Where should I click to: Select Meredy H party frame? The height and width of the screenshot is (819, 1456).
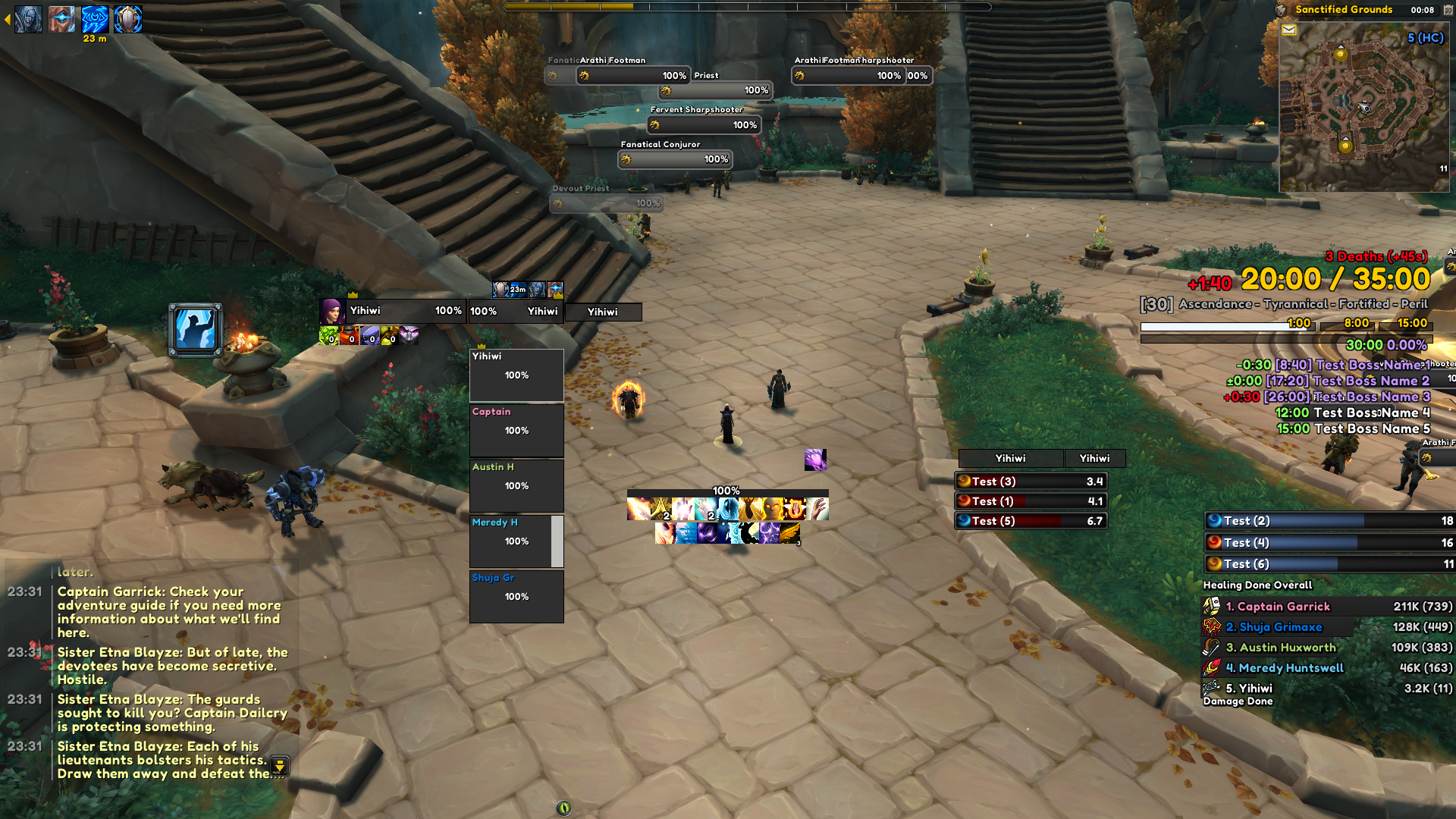click(516, 541)
